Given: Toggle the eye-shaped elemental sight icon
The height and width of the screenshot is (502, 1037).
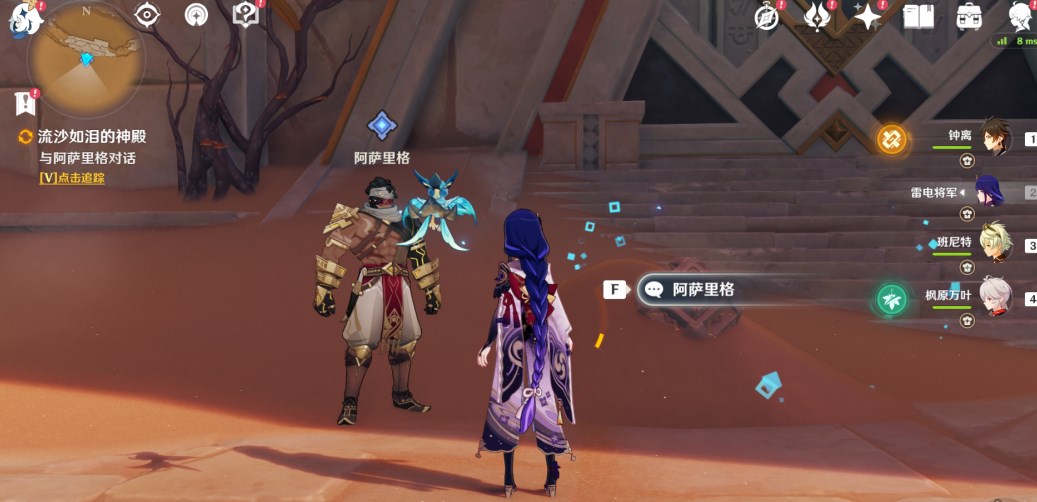Looking at the screenshot, I should point(148,15).
